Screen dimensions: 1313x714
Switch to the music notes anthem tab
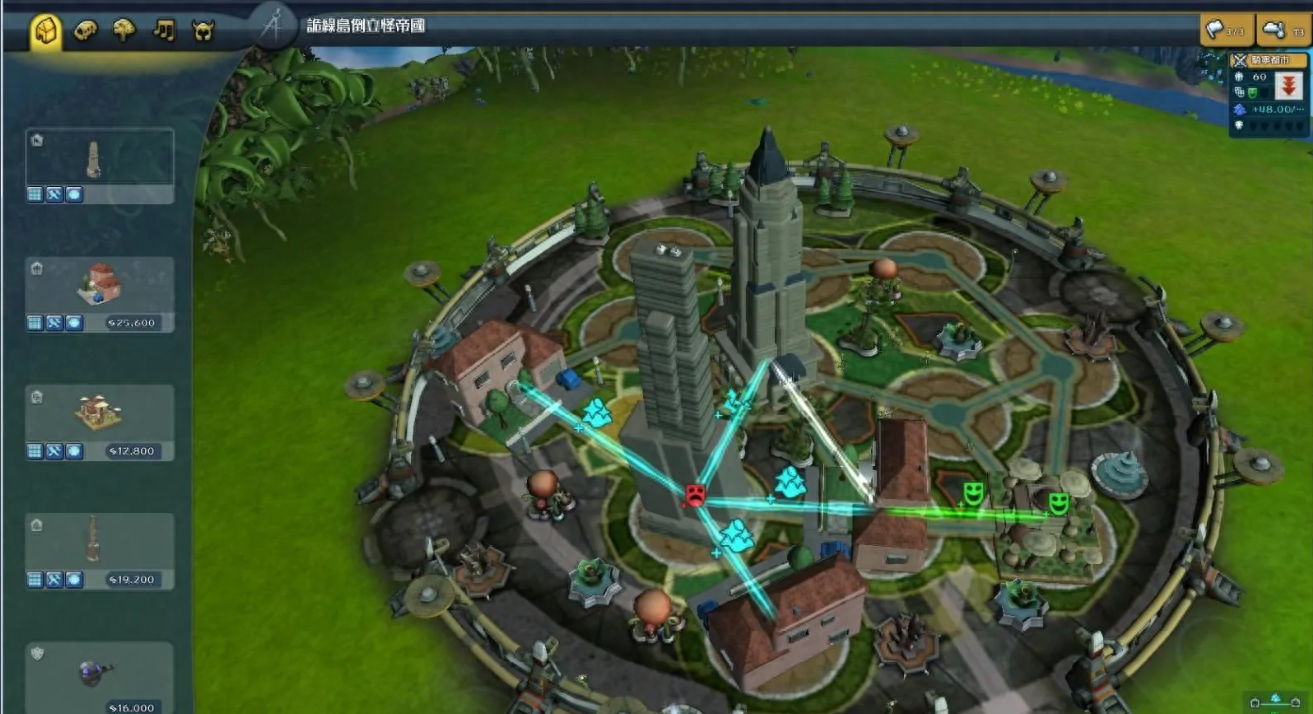[164, 31]
